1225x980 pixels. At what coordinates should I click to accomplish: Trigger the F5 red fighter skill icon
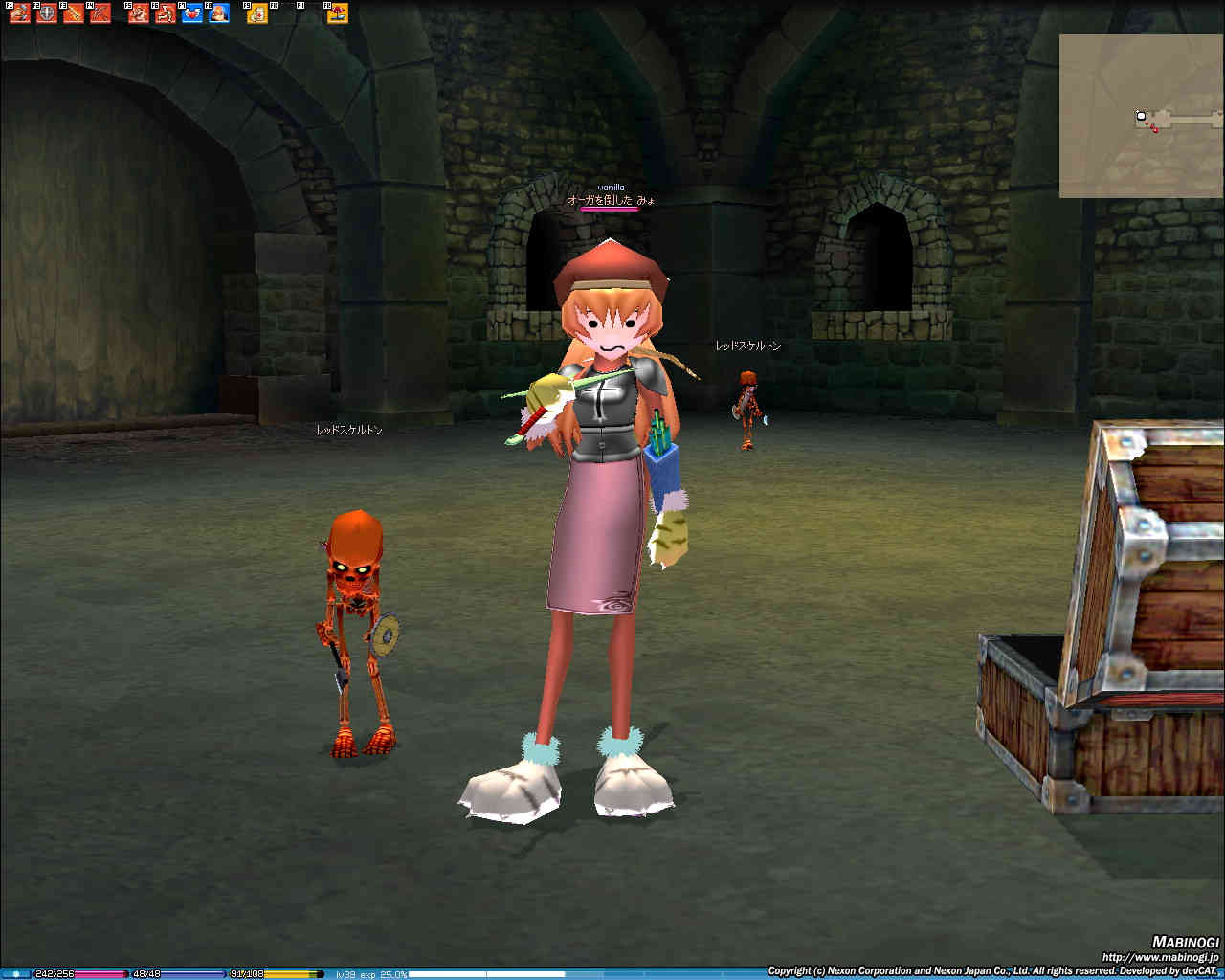point(139,13)
